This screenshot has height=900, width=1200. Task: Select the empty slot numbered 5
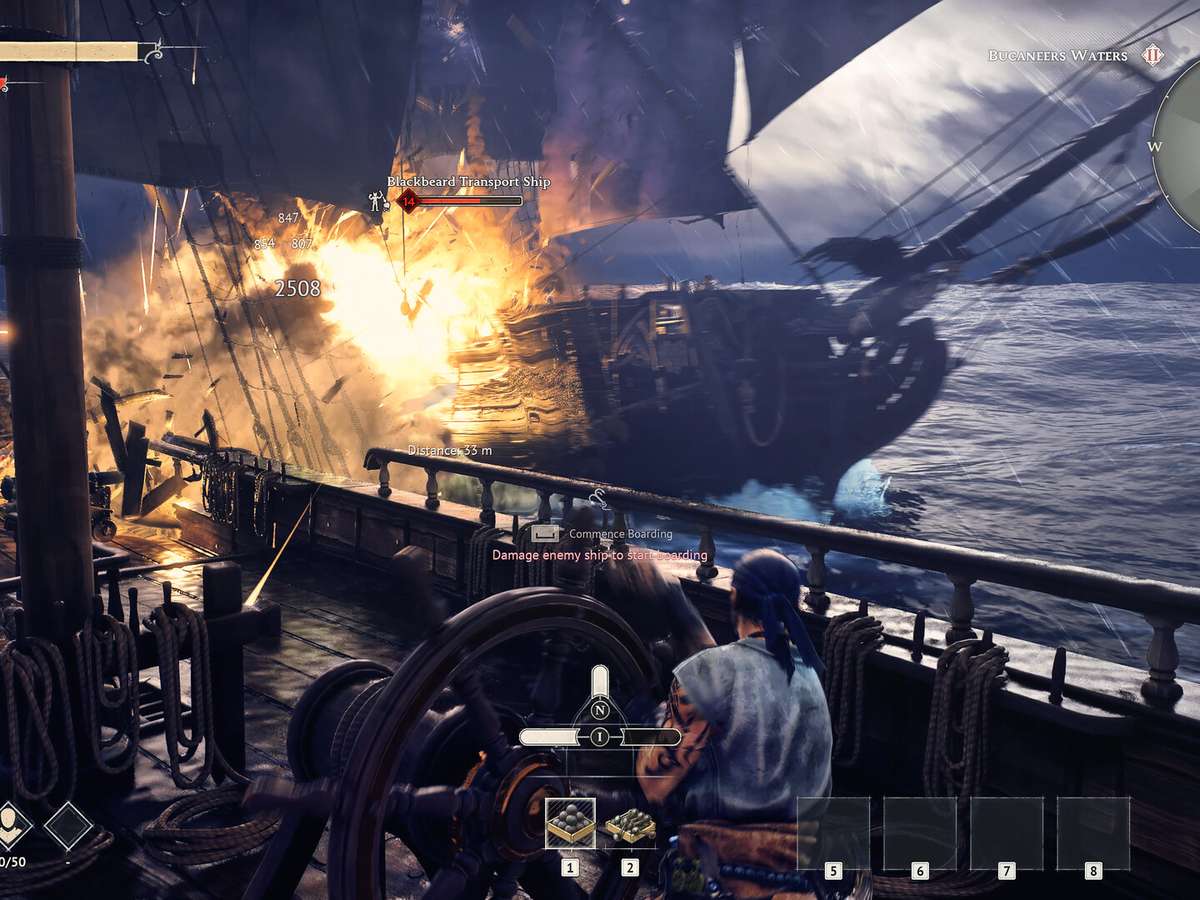pos(833,833)
